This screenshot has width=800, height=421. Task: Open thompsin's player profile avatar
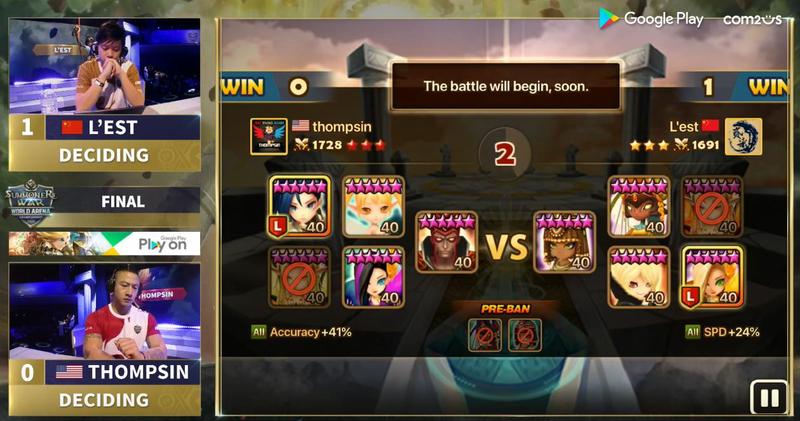pyautogui.click(x=269, y=136)
